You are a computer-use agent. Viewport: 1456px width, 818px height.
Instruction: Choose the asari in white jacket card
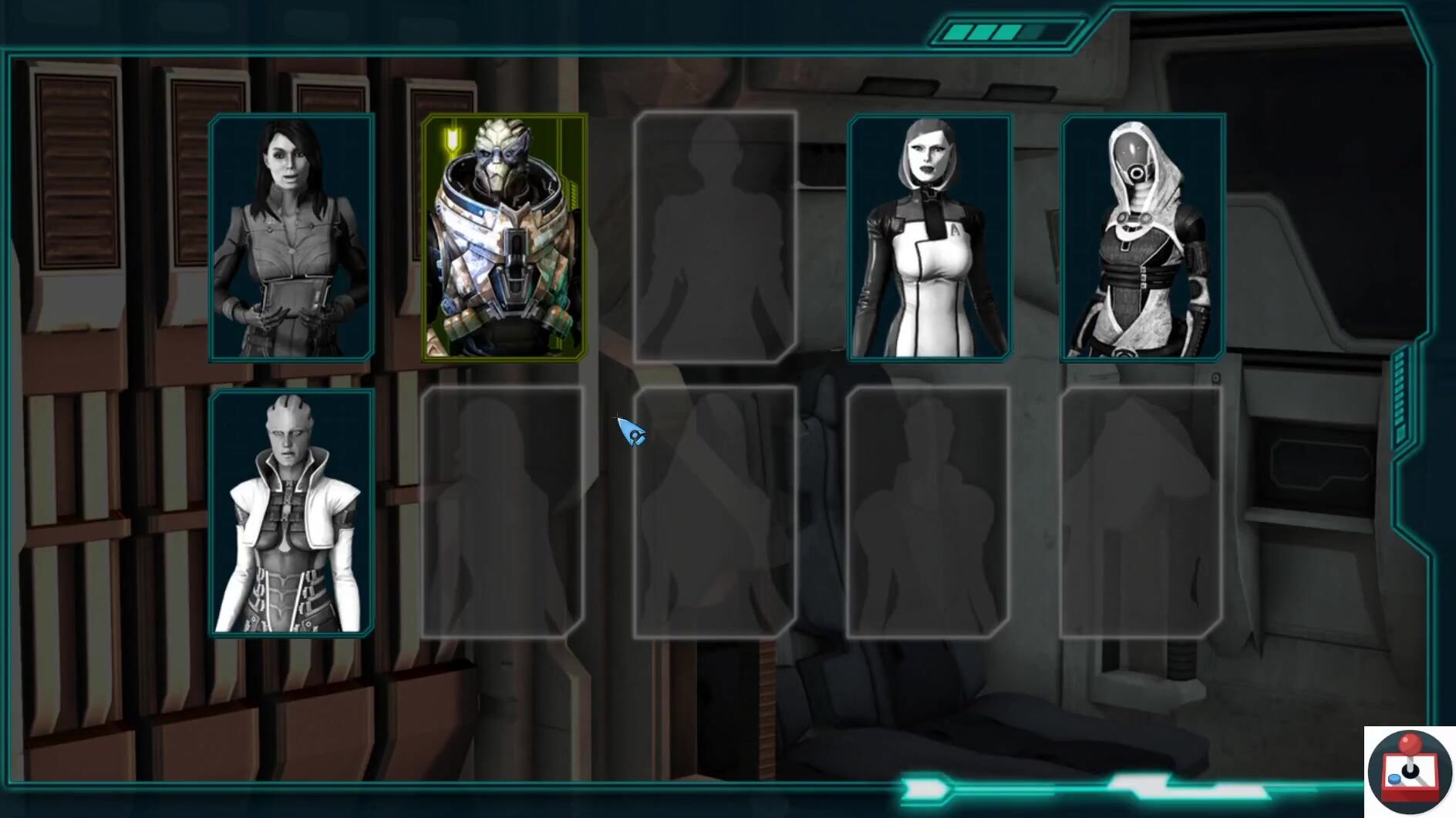point(292,513)
